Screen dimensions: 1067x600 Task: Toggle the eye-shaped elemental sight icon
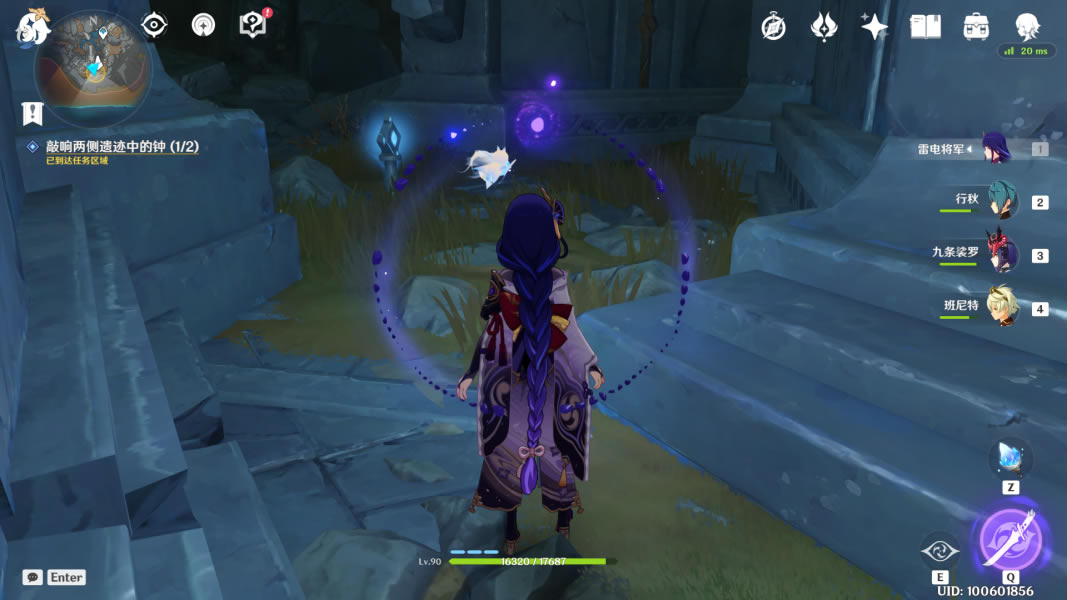(x=154, y=25)
